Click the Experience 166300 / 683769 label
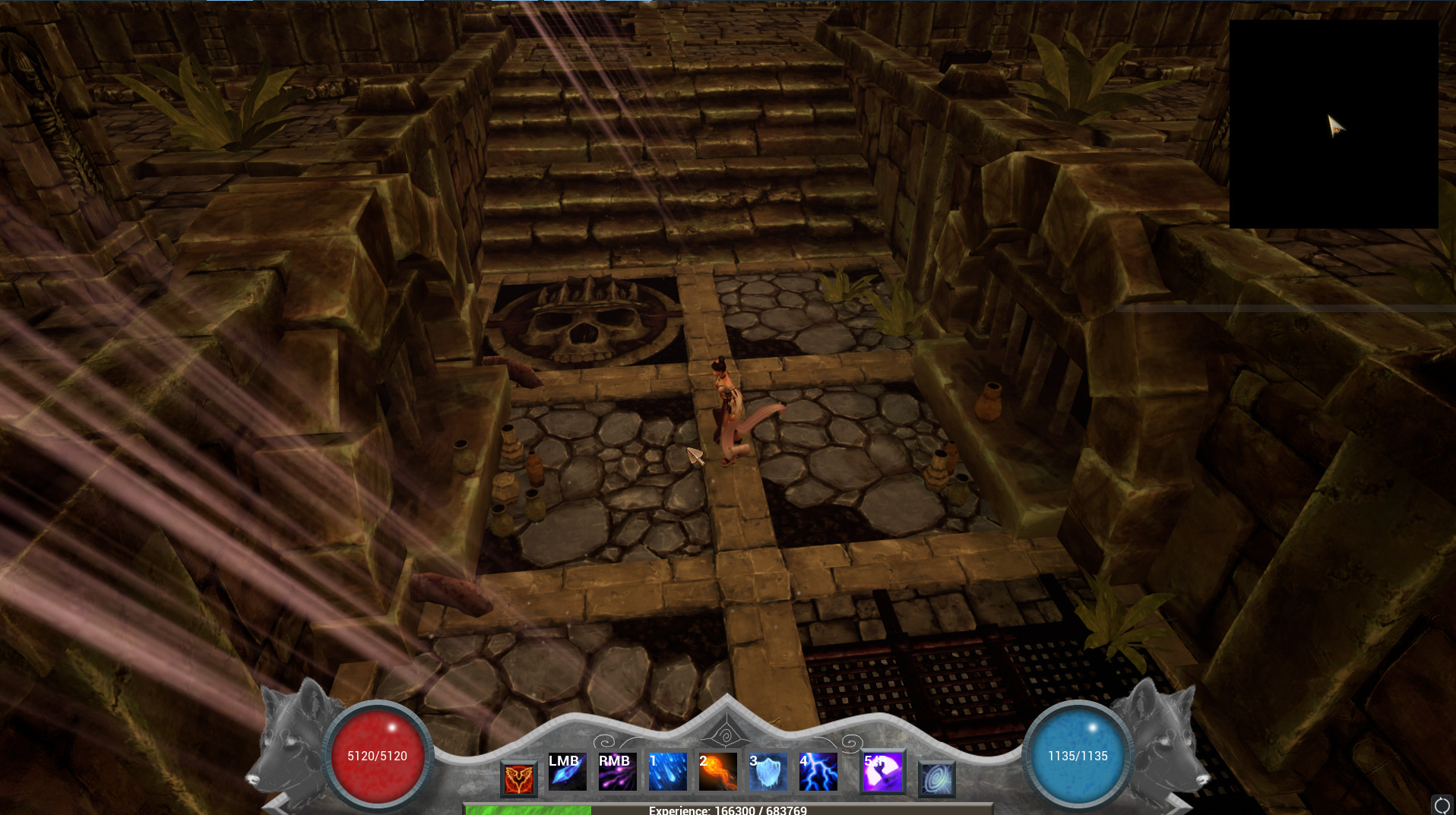Image resolution: width=1456 pixels, height=815 pixels. (728, 810)
